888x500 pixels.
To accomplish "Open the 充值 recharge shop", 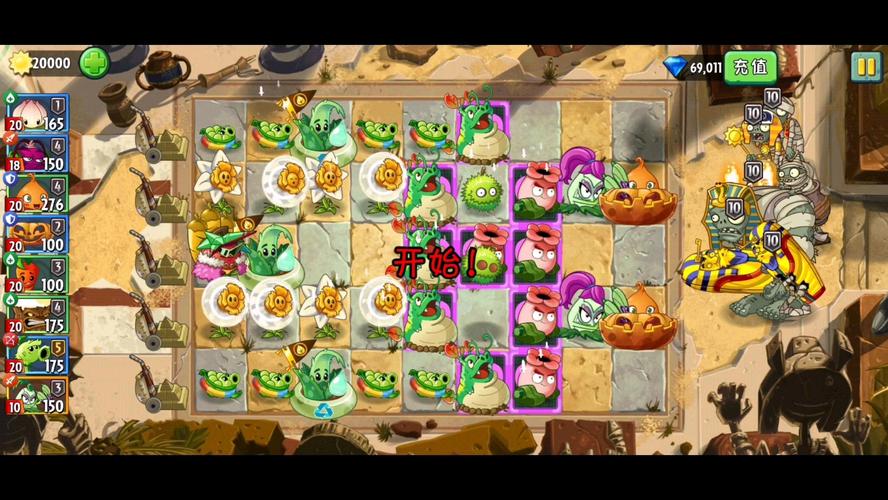I will coord(750,67).
